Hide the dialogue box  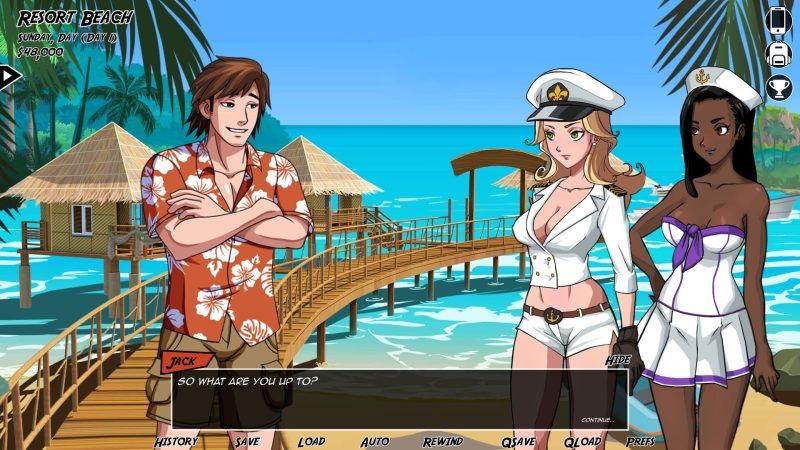pyautogui.click(x=617, y=359)
